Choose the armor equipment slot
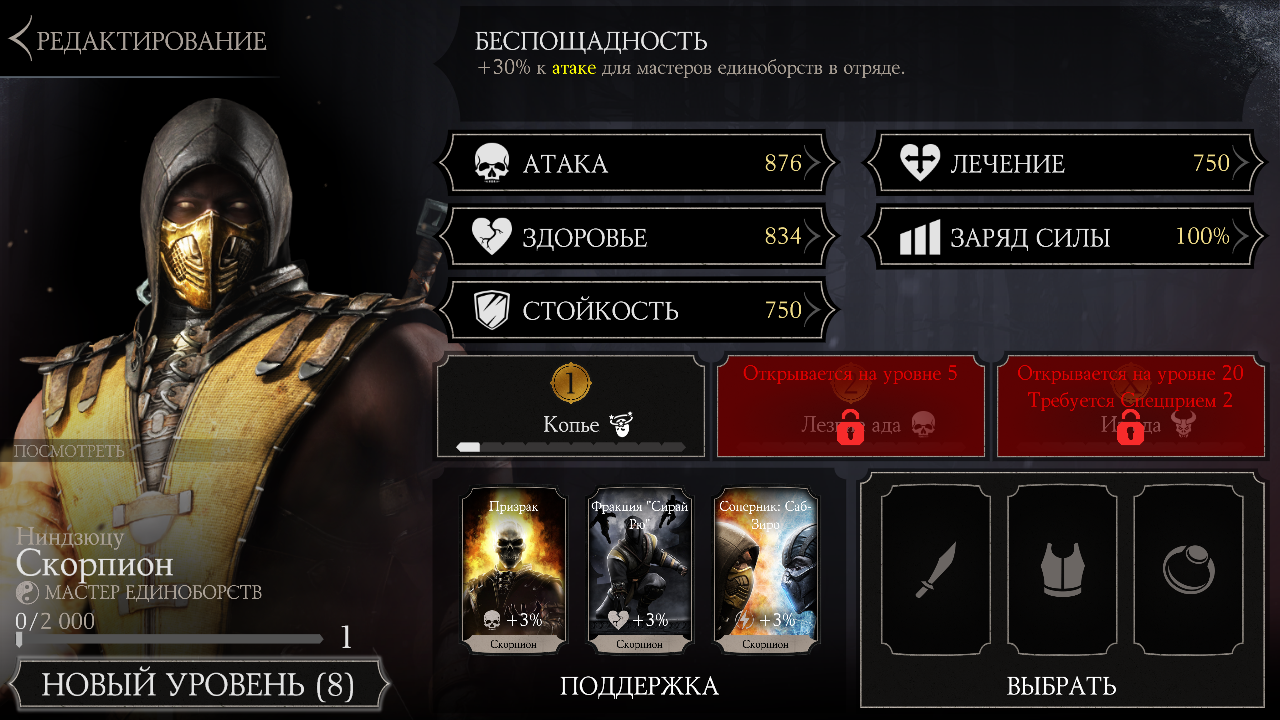 click(1062, 570)
